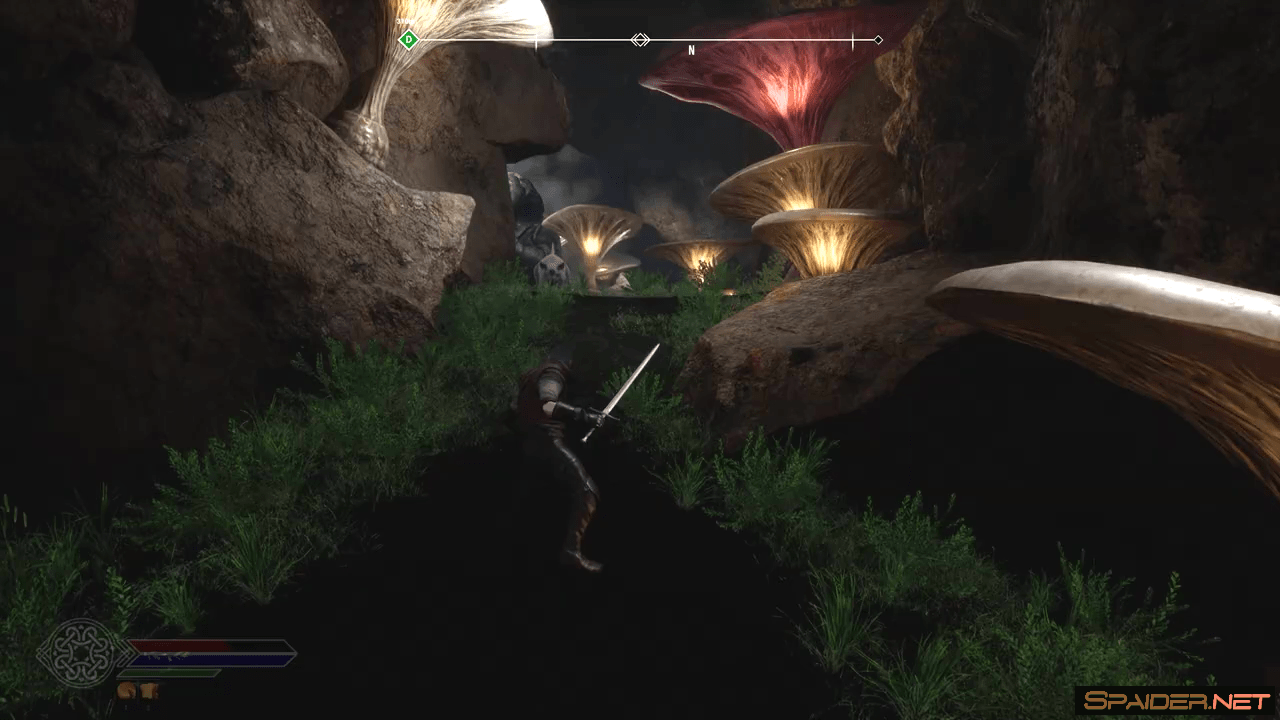Select the double-diamond marker on the compass bar

point(640,40)
